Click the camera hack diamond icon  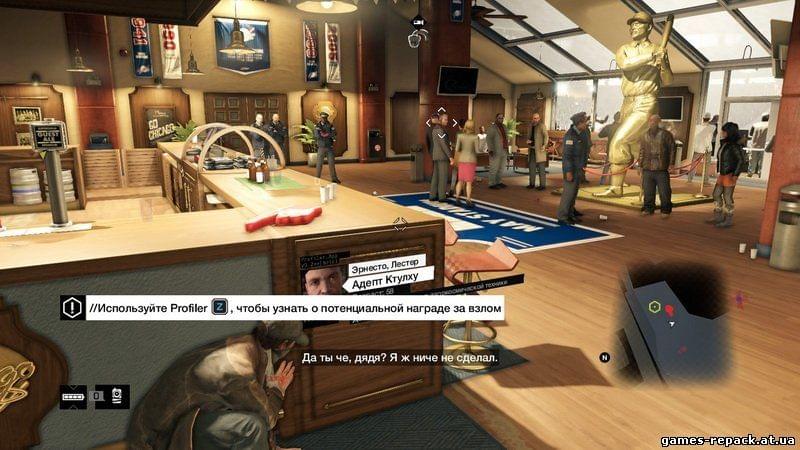coord(400,225)
